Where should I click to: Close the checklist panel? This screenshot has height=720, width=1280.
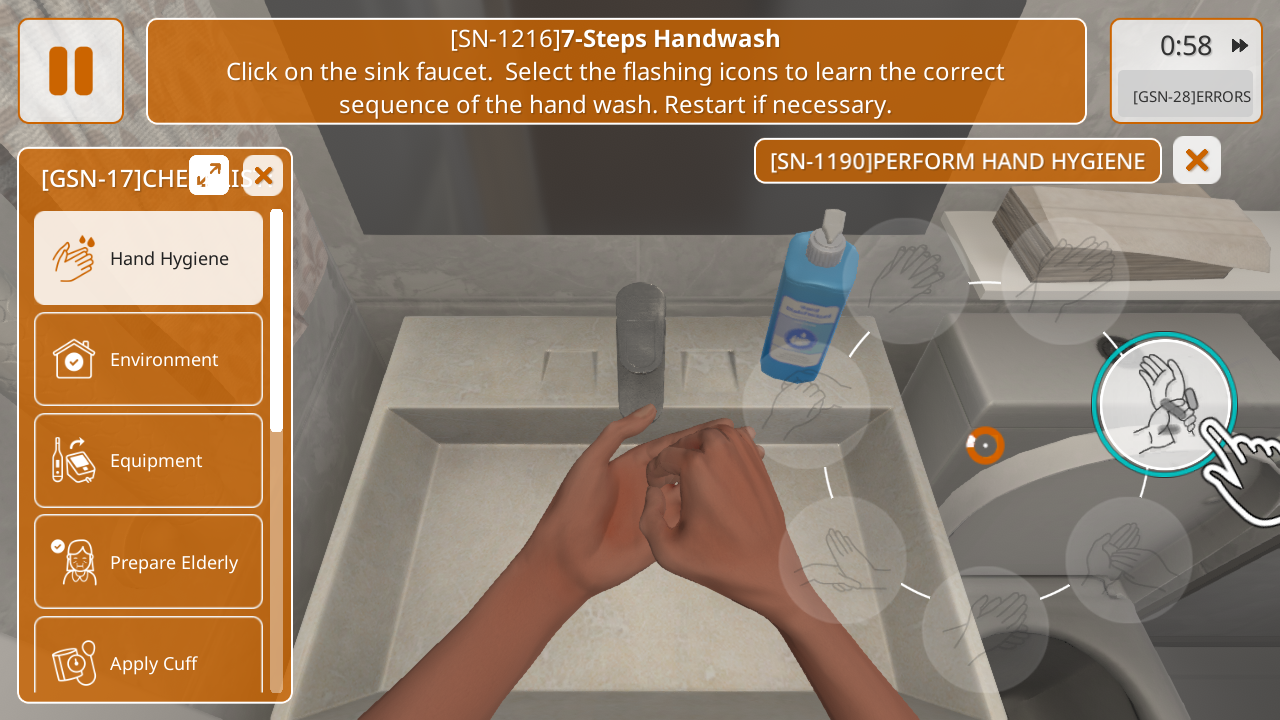[263, 176]
